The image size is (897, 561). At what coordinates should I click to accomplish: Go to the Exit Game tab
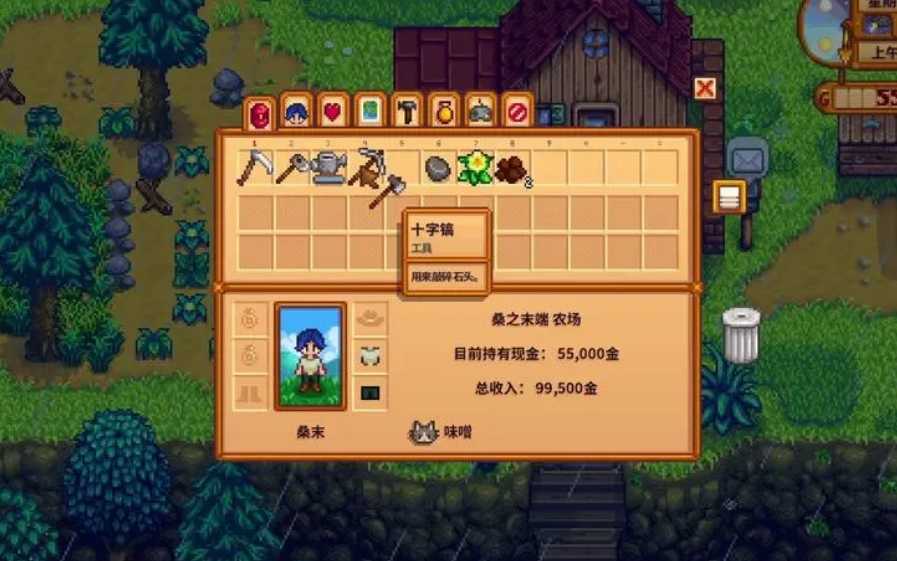pyautogui.click(x=518, y=112)
